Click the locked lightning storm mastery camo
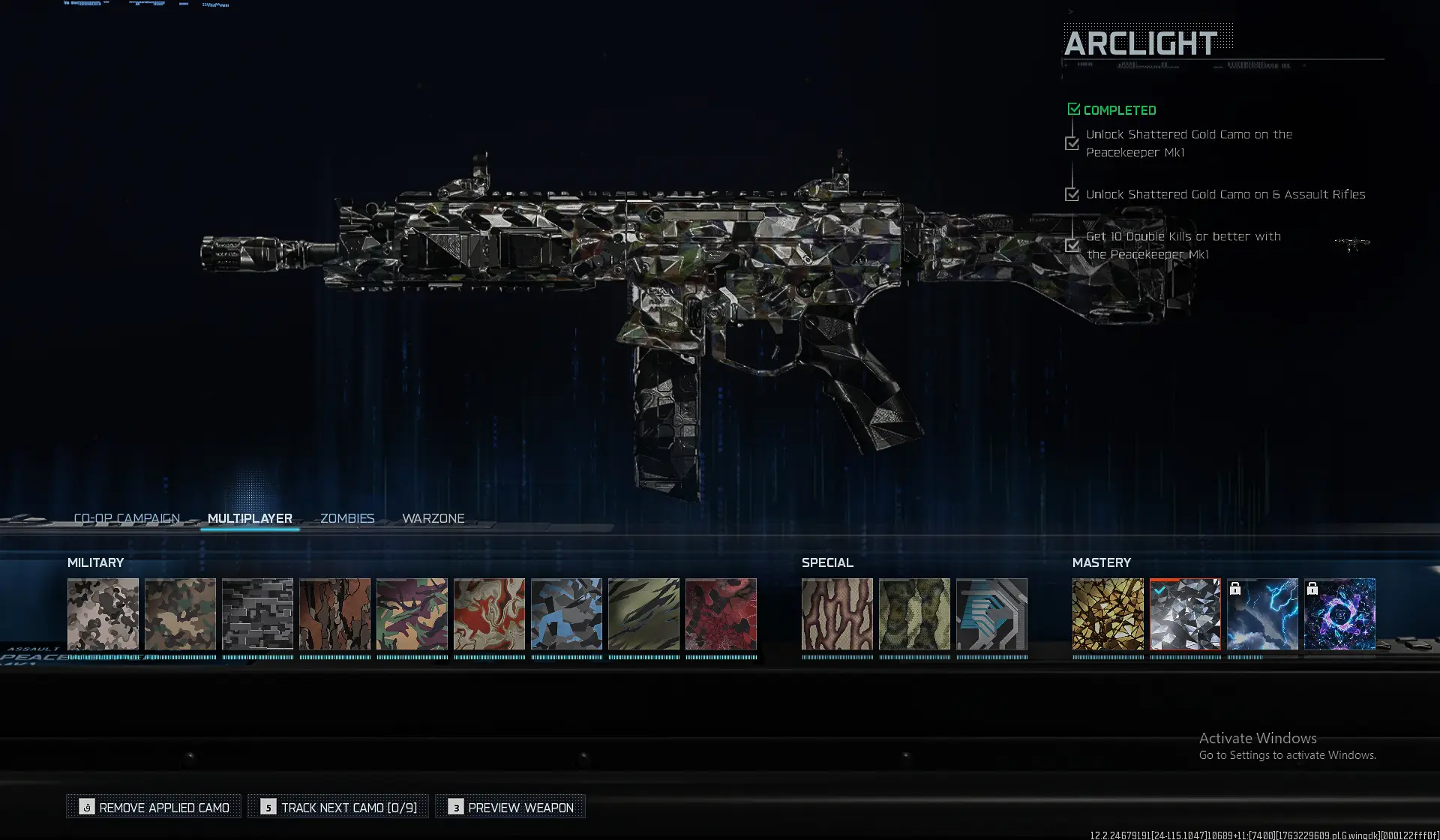Screen dimensions: 1440x840 (x=1264, y=613)
